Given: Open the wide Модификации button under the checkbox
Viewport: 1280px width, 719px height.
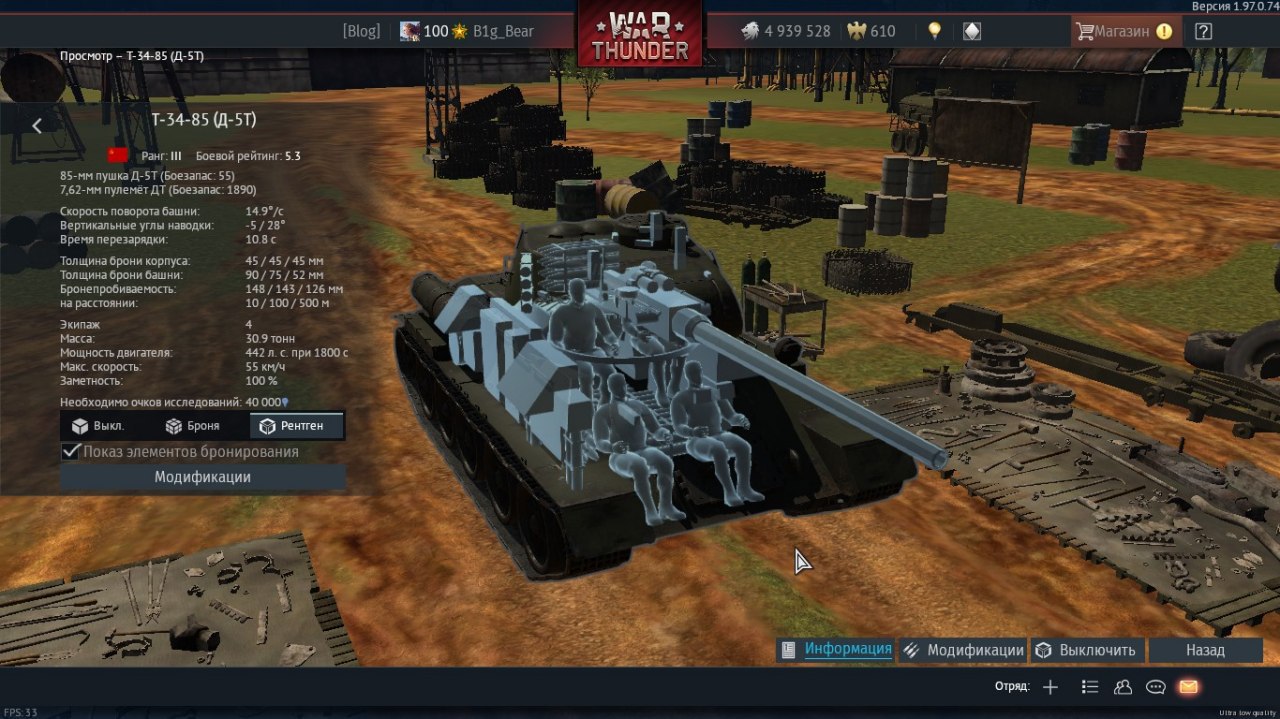Looking at the screenshot, I should coord(202,478).
